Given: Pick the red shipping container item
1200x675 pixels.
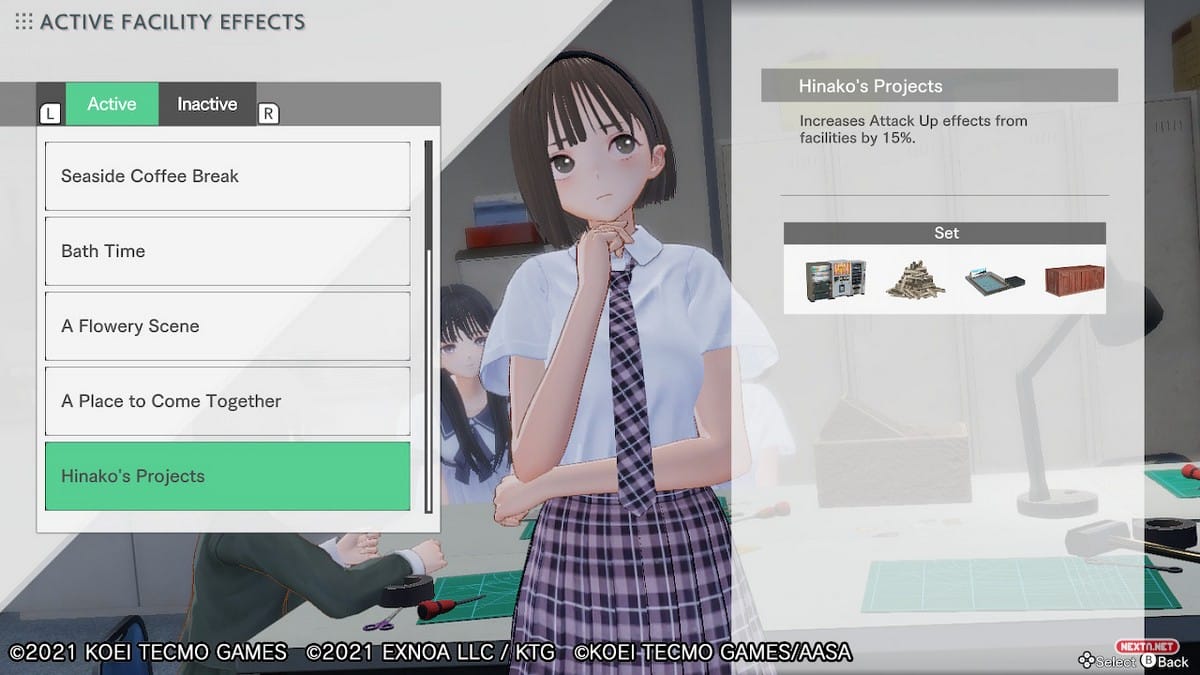Looking at the screenshot, I should pos(1074,280).
